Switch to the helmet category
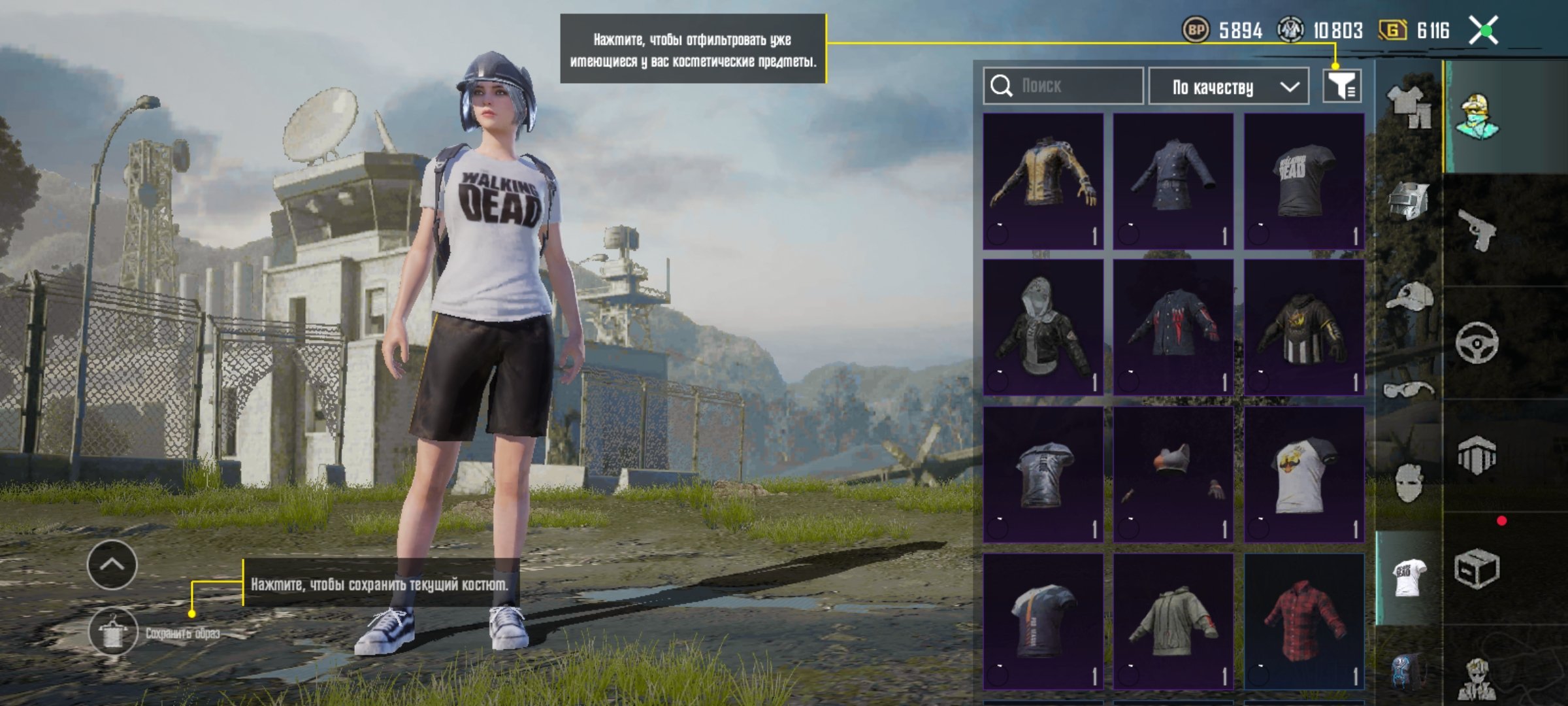The height and width of the screenshot is (706, 1568). [1409, 201]
